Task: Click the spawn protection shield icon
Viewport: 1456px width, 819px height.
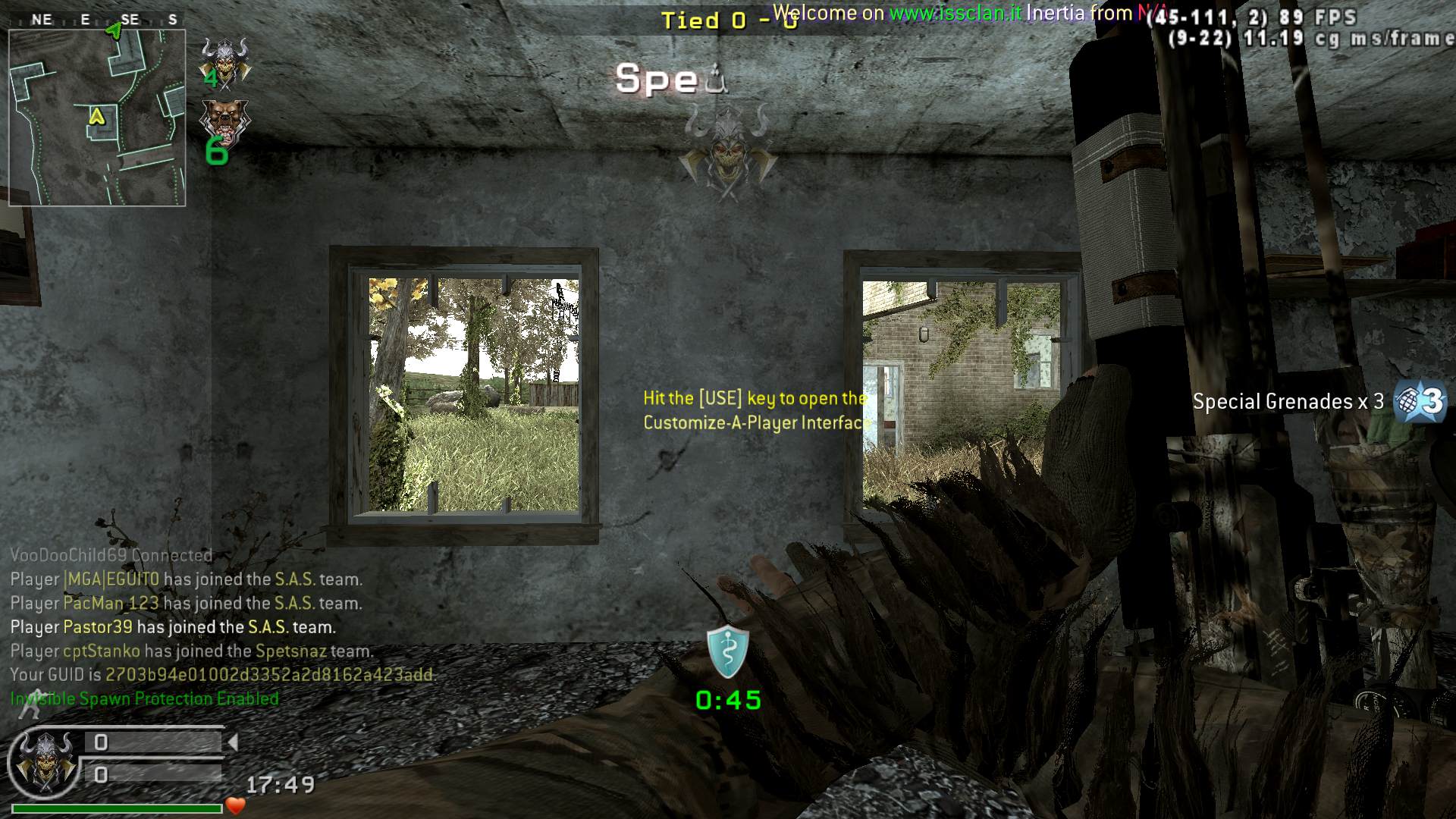Action: pyautogui.click(x=728, y=652)
